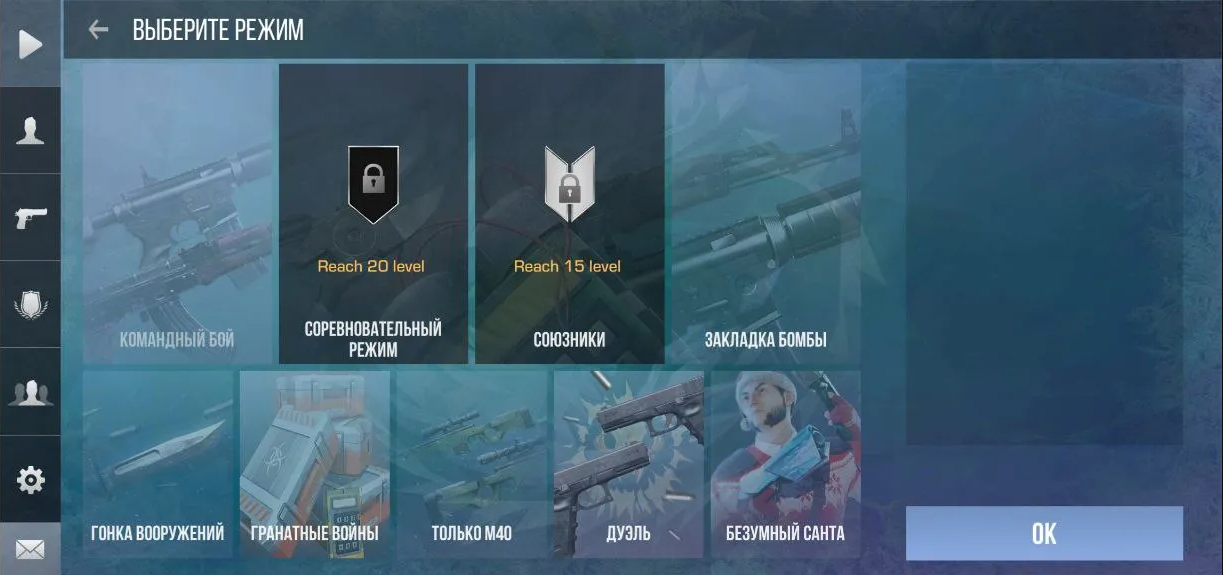Image resolution: width=1223 pixels, height=575 pixels.
Task: Open the player profile silhouette tab
Action: pyautogui.click(x=30, y=131)
